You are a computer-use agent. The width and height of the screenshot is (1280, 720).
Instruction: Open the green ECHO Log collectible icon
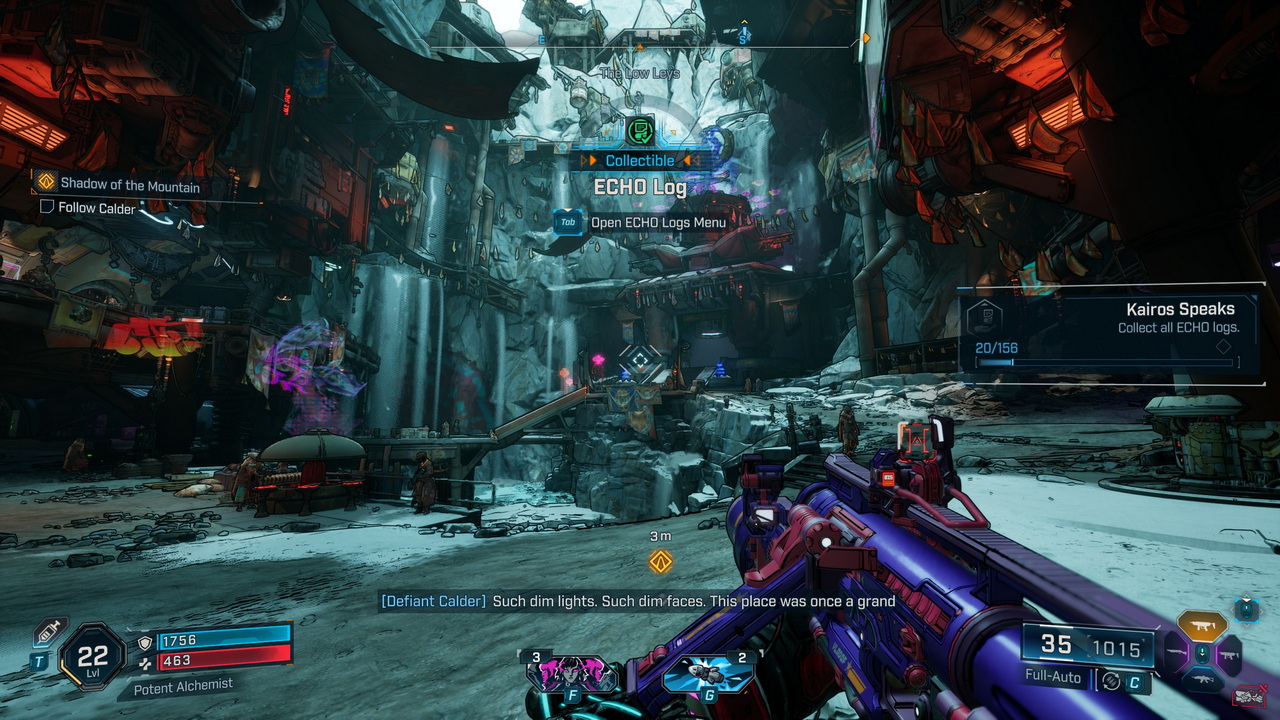point(640,131)
